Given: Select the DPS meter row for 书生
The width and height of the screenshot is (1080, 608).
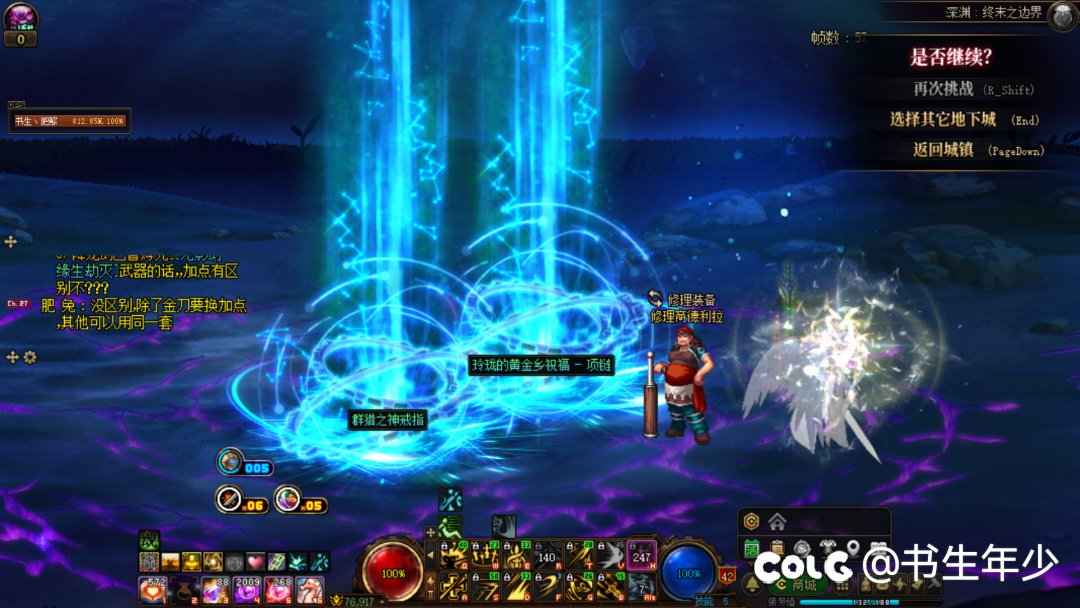Looking at the screenshot, I should point(68,121).
